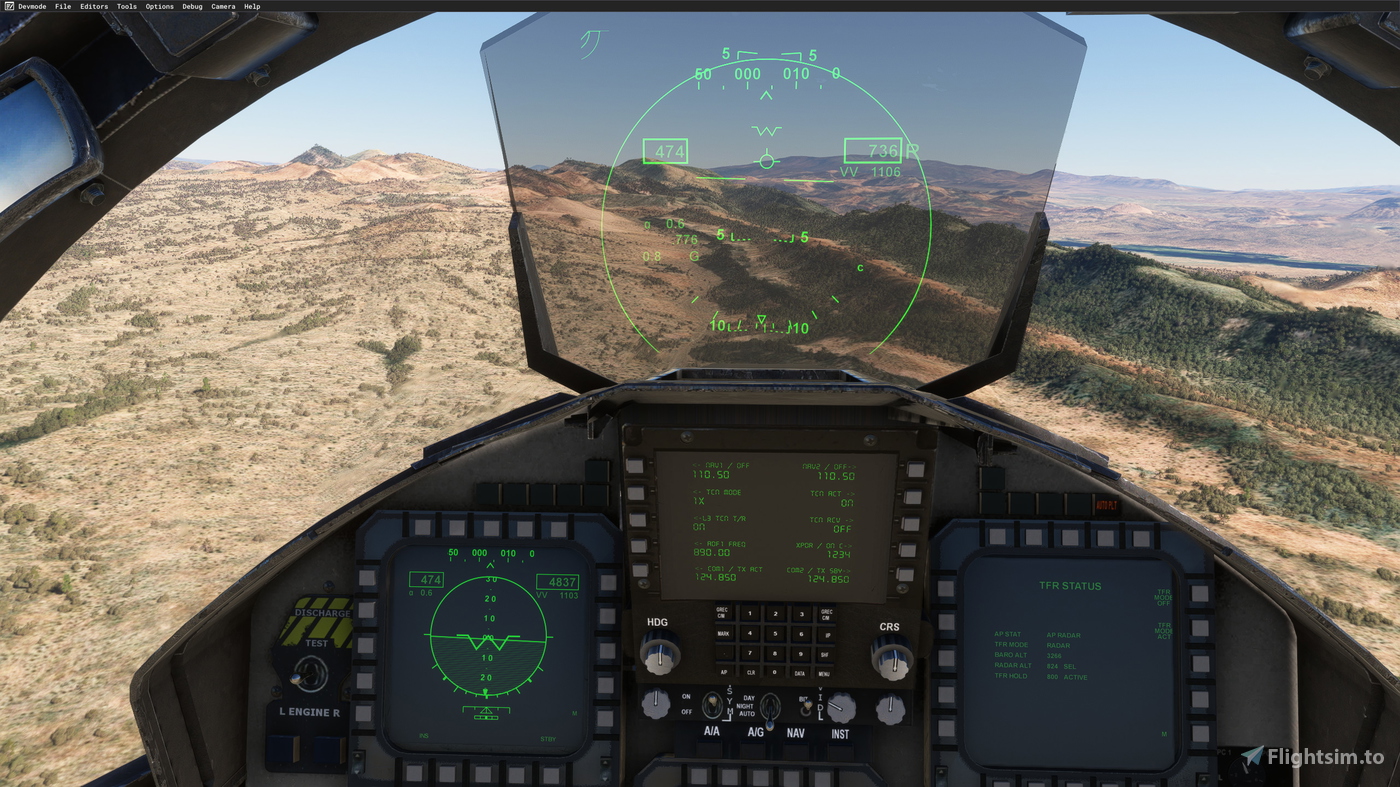This screenshot has height=787, width=1400.
Task: Open the Help menu
Action: click(x=251, y=5)
